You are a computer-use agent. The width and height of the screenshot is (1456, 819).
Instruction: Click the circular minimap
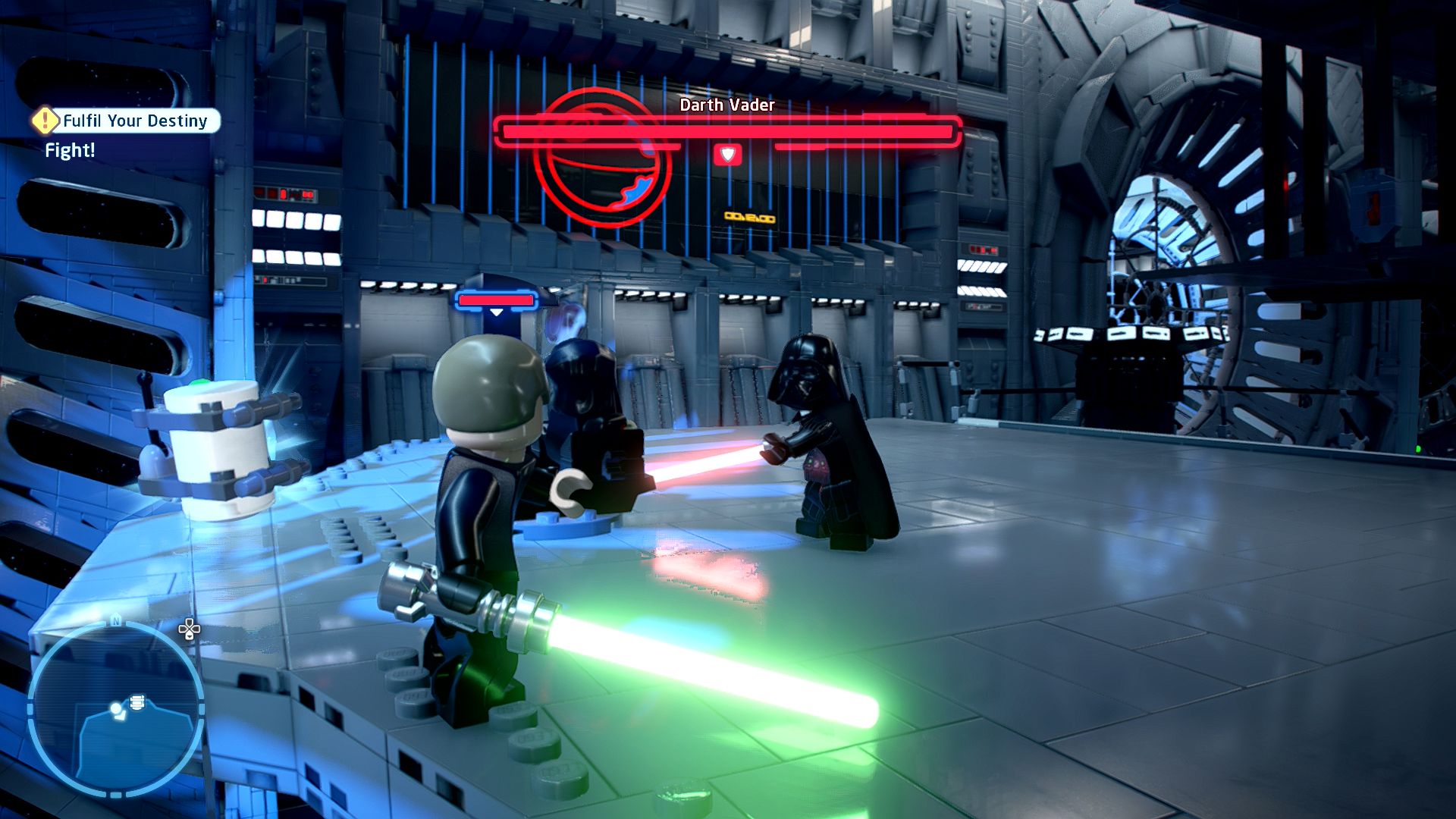pyautogui.click(x=116, y=710)
